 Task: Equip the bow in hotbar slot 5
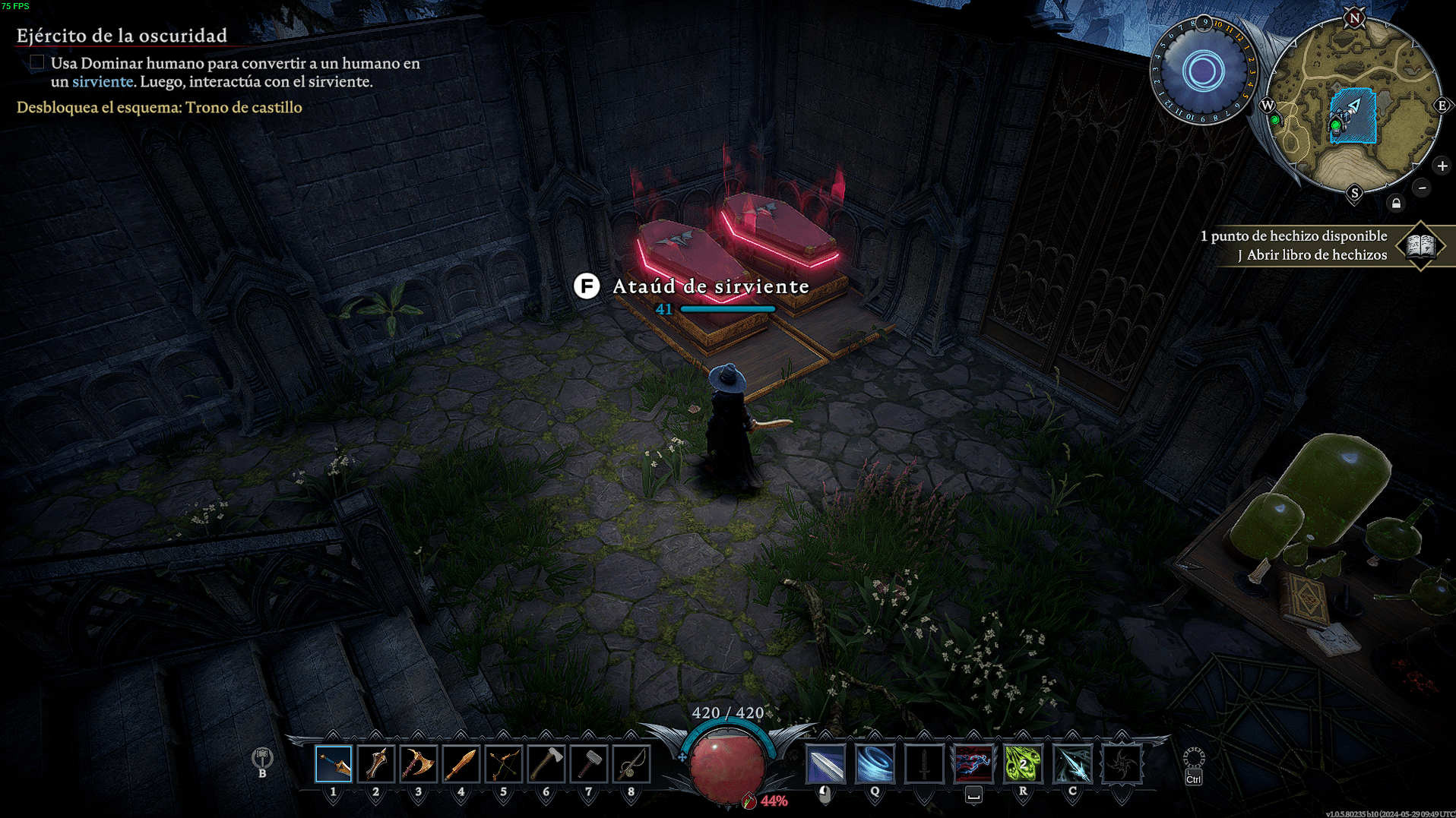(x=504, y=764)
